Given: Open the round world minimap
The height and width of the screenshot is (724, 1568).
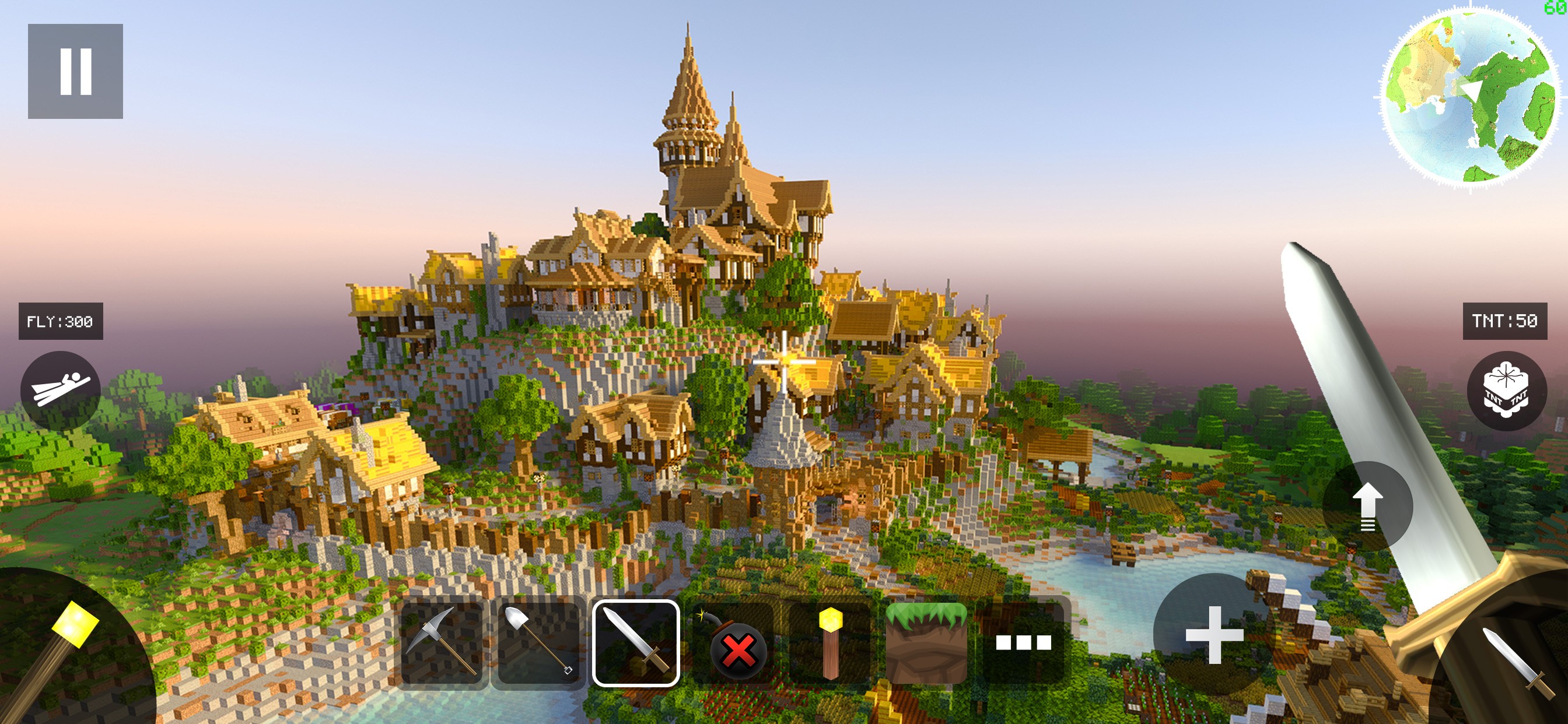Looking at the screenshot, I should 1469,96.
